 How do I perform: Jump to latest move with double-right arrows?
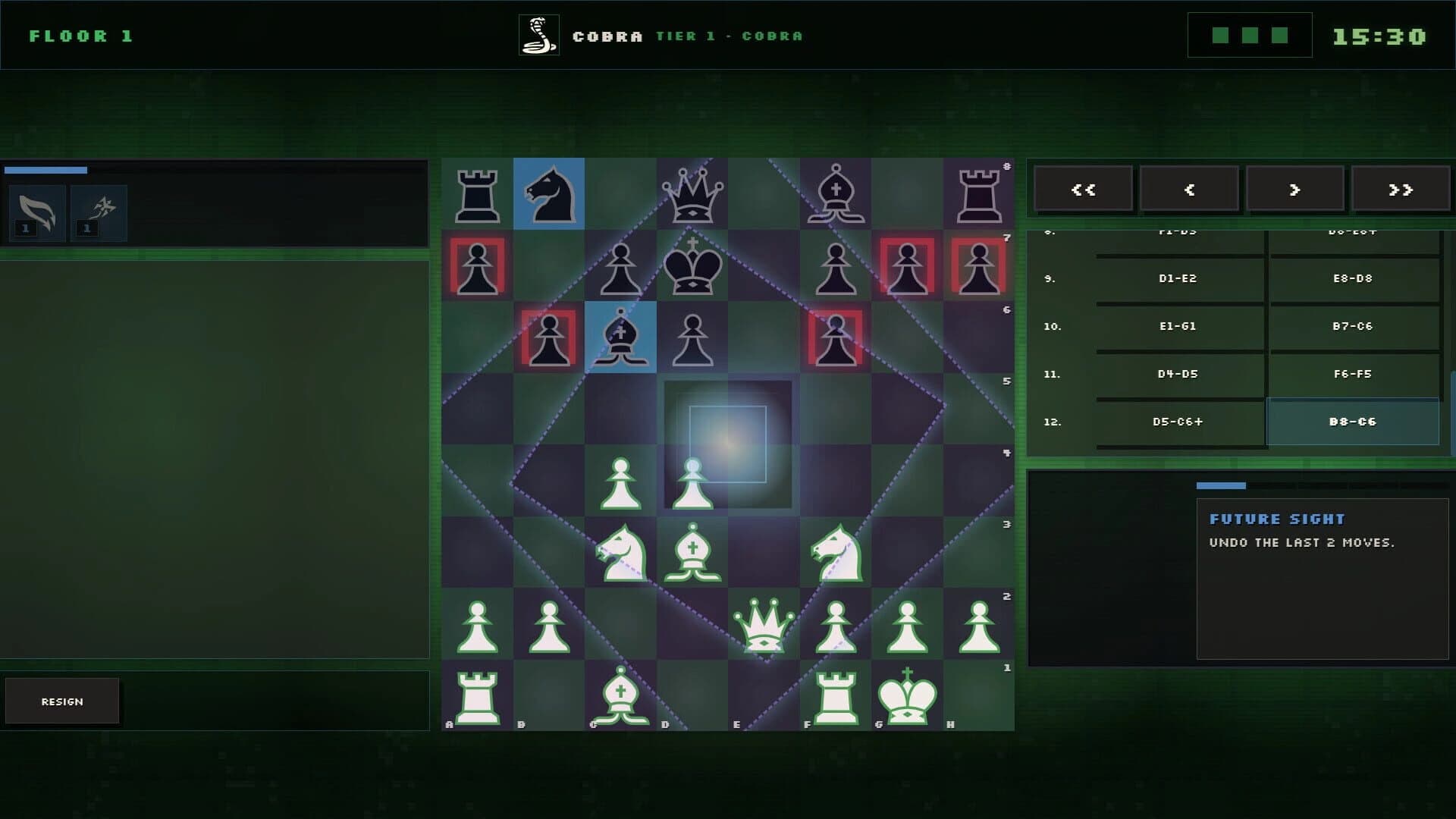click(1401, 189)
